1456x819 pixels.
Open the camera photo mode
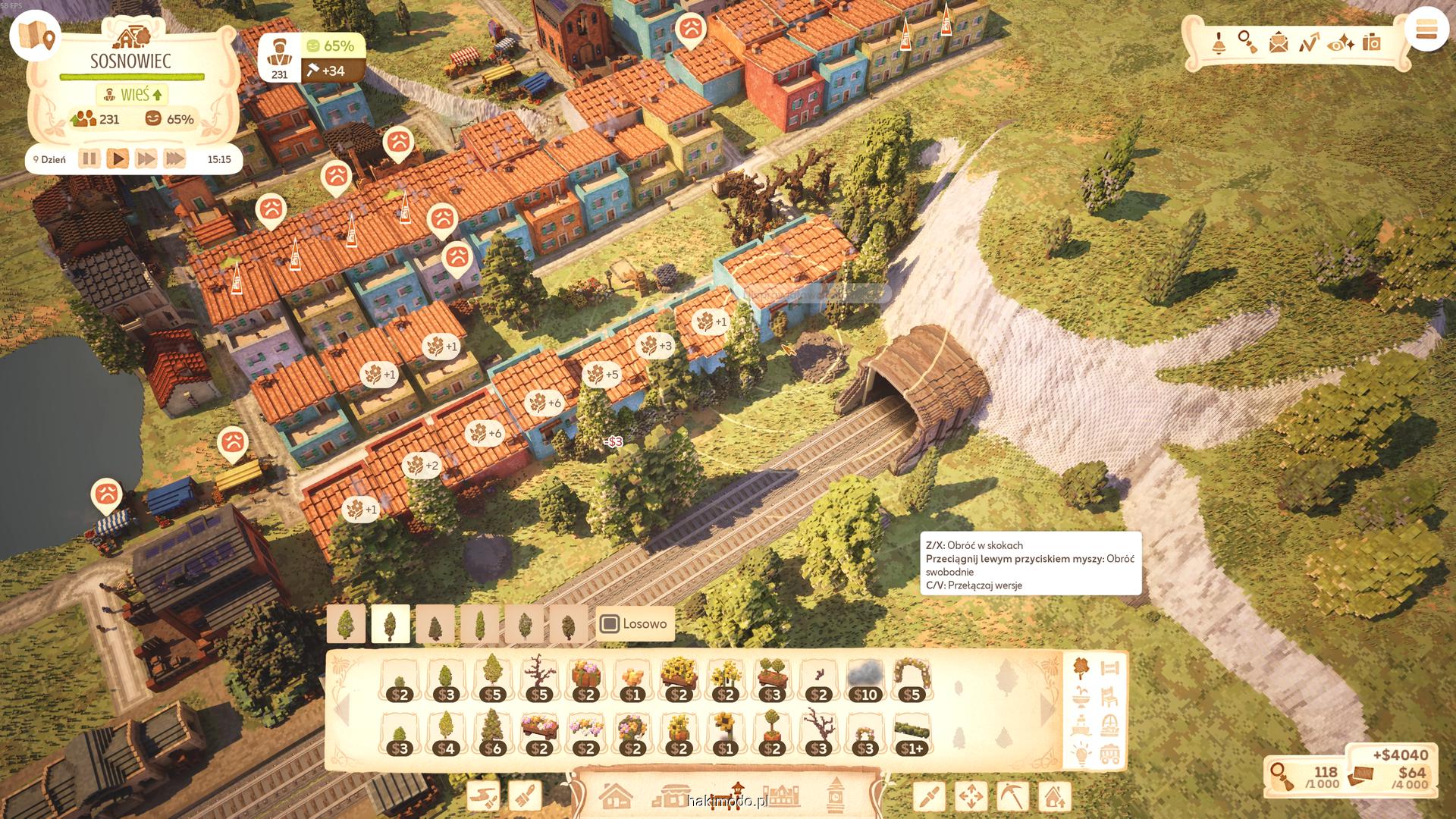click(1371, 42)
